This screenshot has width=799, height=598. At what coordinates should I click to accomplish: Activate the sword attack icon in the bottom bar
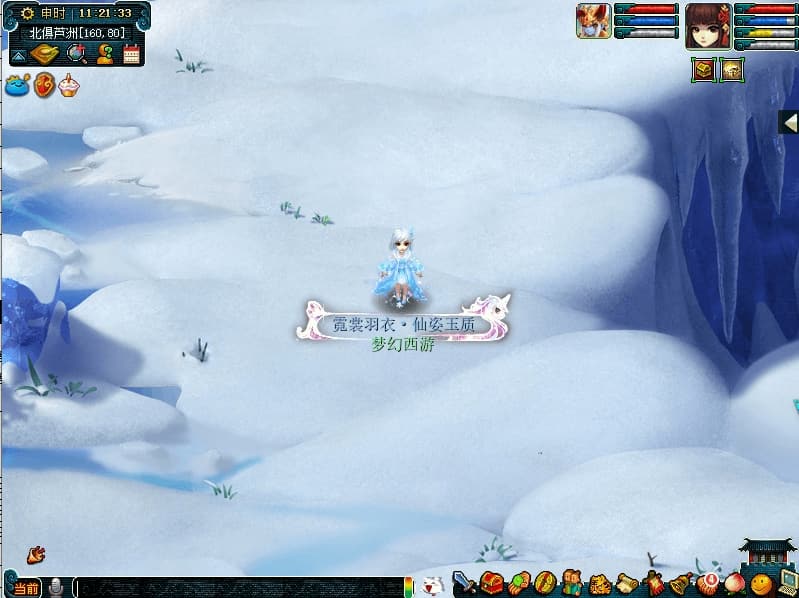click(464, 583)
